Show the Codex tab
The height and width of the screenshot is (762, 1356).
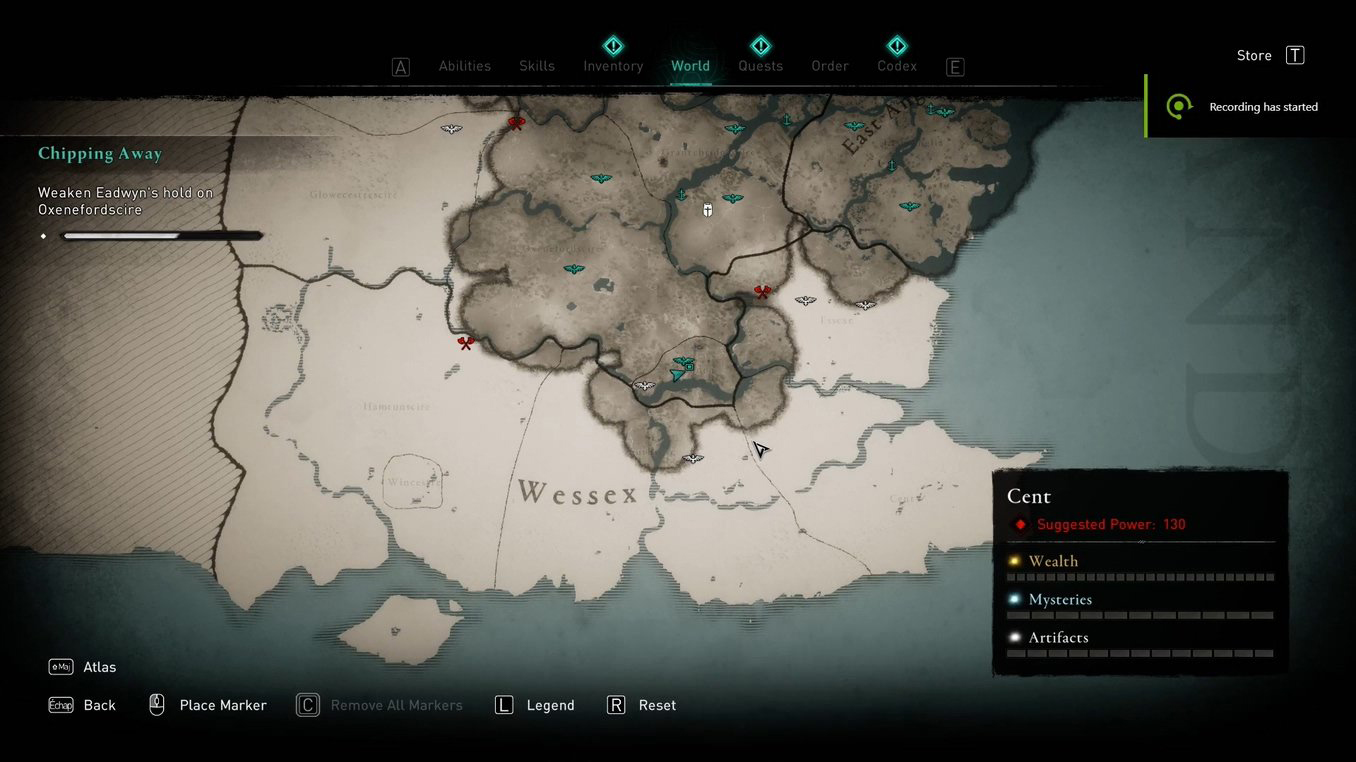[897, 66]
